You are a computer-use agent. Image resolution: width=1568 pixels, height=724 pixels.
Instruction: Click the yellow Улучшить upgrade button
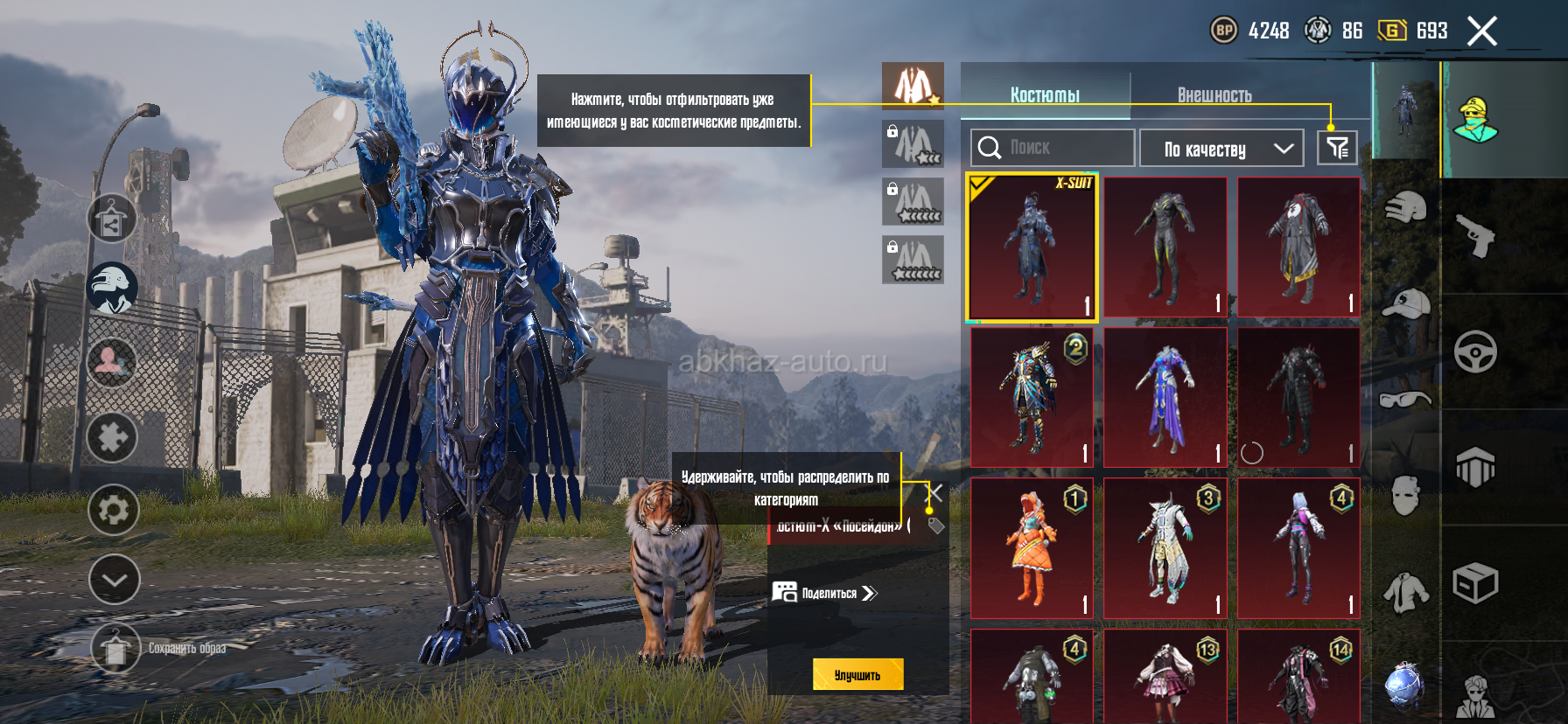pyautogui.click(x=857, y=674)
